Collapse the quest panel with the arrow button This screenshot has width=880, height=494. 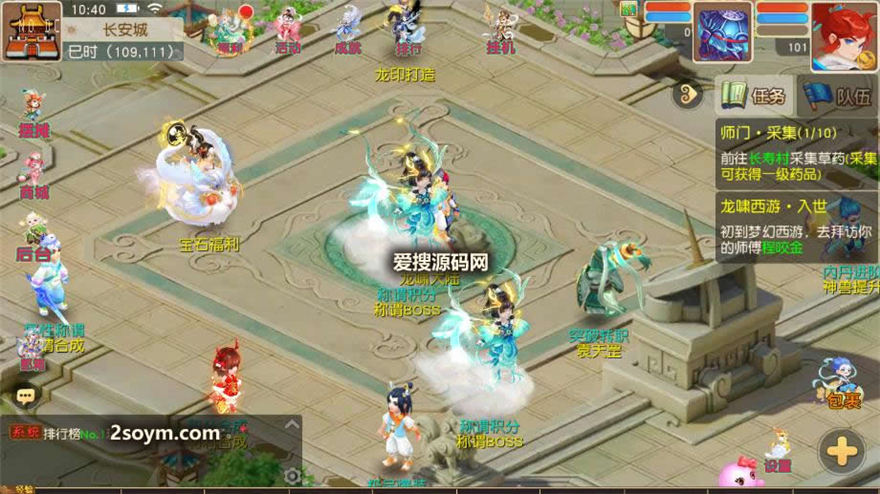(689, 97)
